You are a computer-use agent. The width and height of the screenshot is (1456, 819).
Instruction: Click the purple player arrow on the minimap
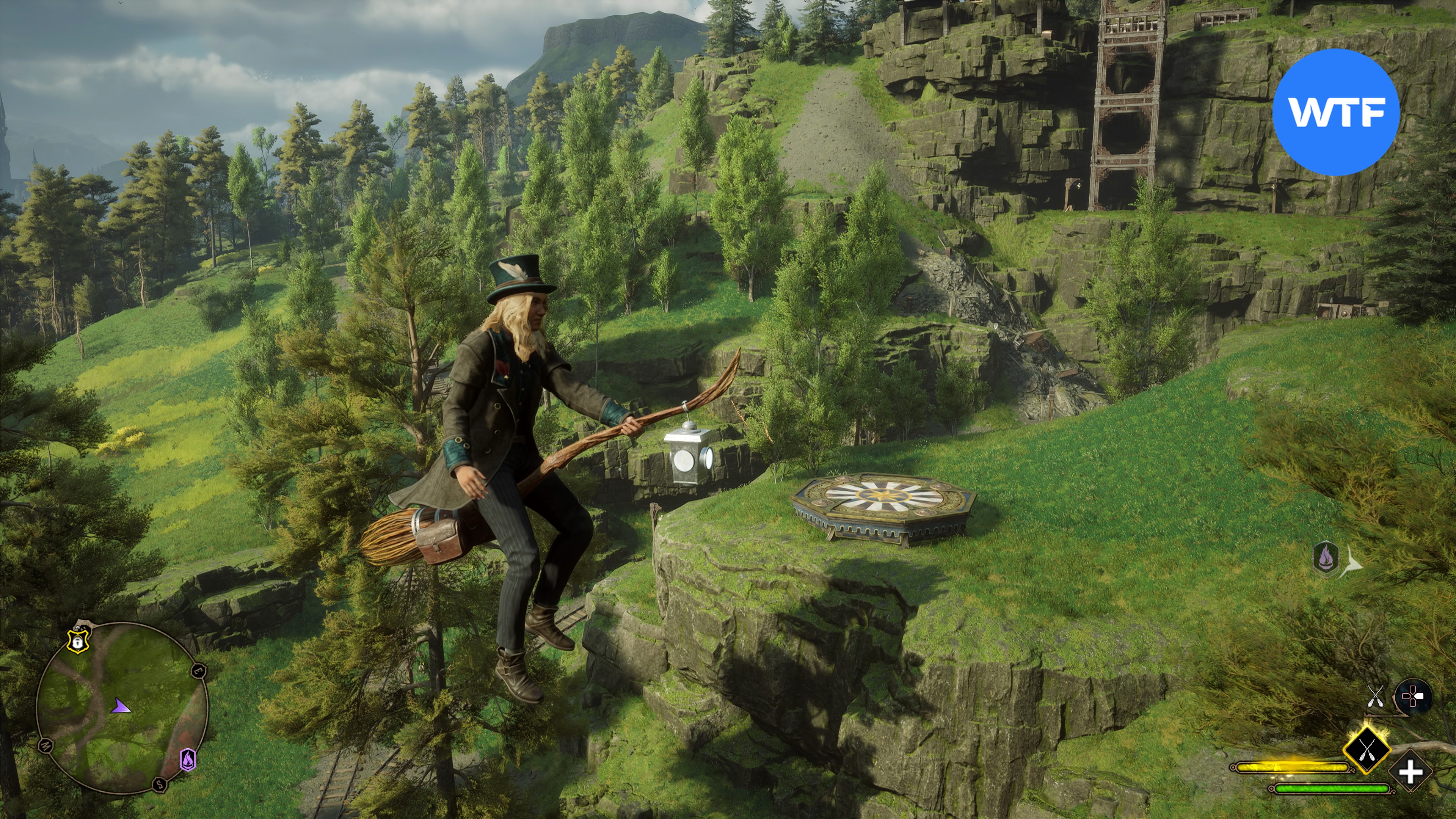coord(121,706)
